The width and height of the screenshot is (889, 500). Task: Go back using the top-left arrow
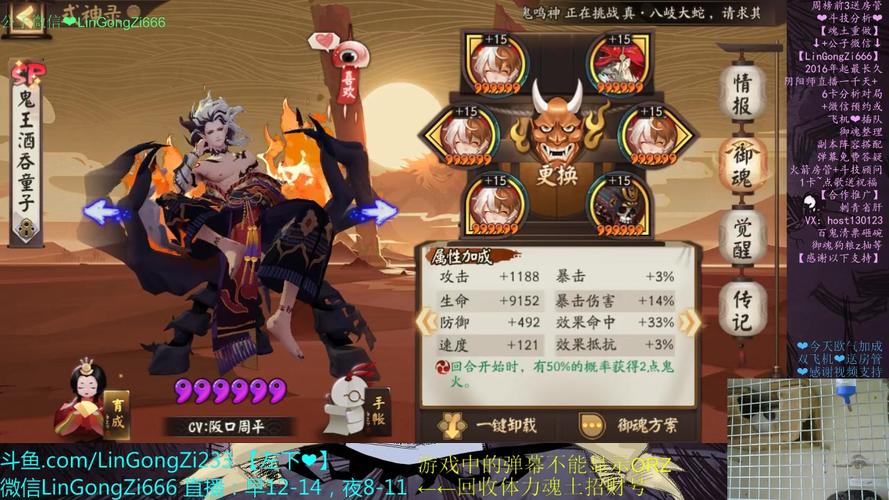point(24,18)
